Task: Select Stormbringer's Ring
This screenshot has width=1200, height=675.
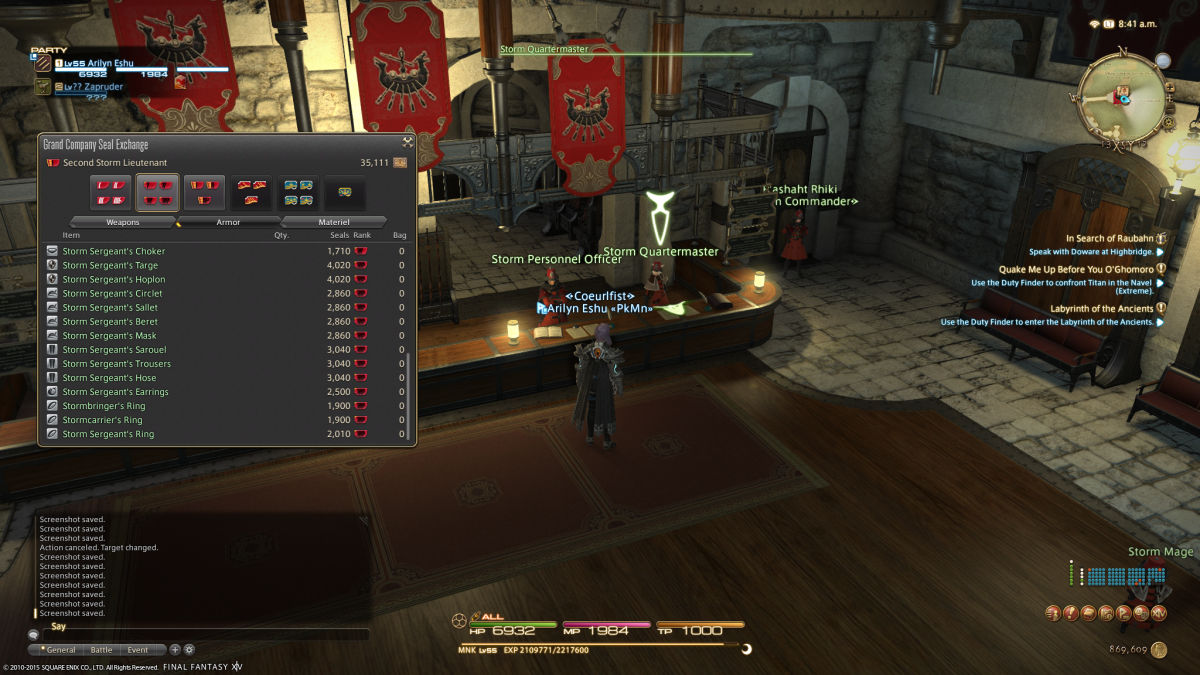Action: coord(104,406)
